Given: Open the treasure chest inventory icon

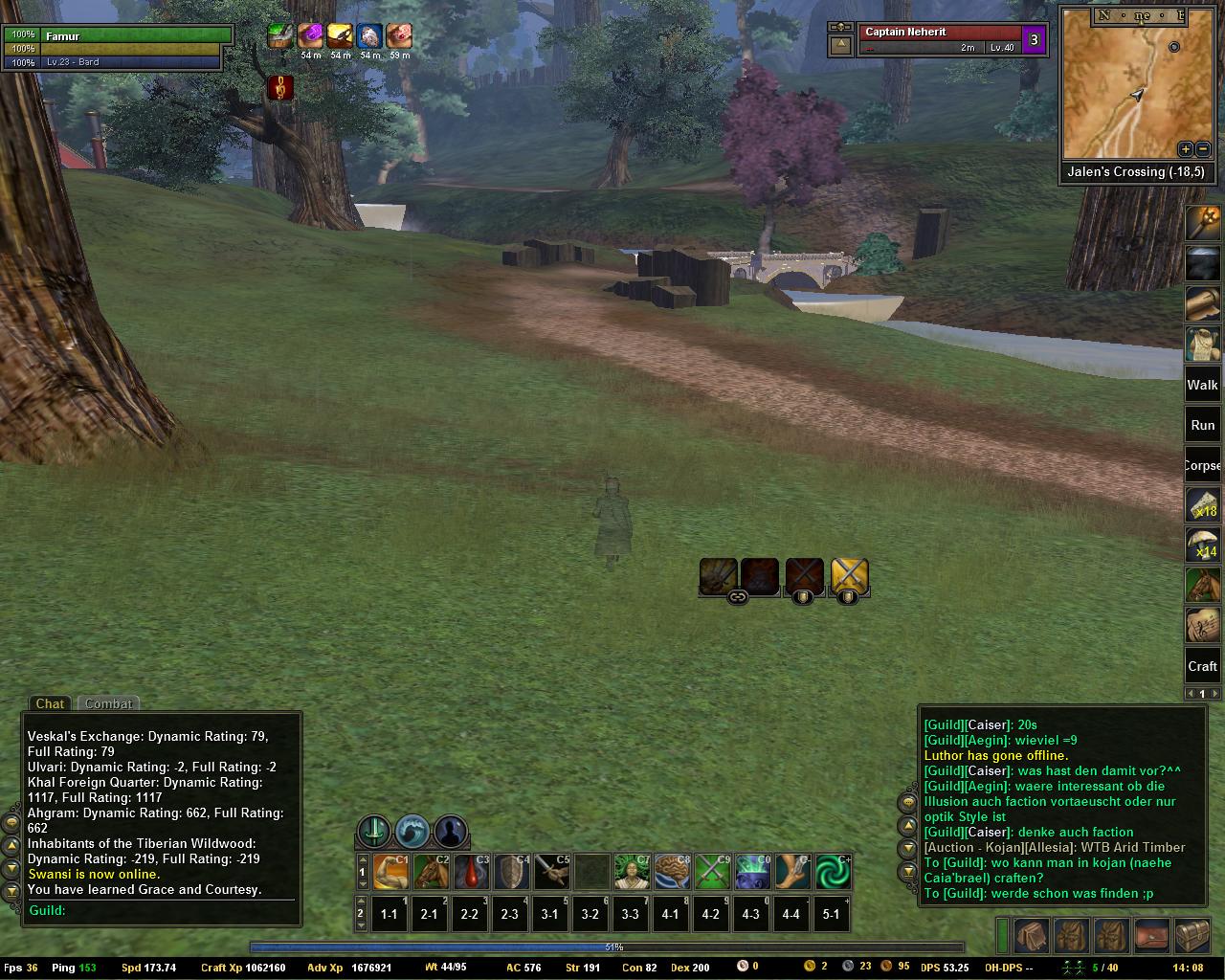Looking at the screenshot, I should tap(1192, 935).
